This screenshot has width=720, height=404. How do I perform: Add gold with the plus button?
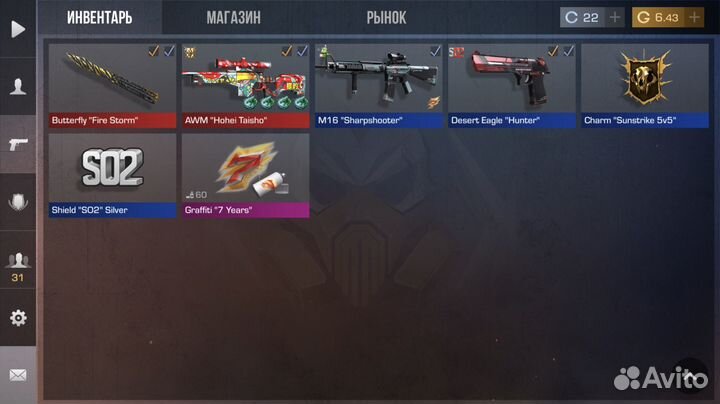(695, 17)
